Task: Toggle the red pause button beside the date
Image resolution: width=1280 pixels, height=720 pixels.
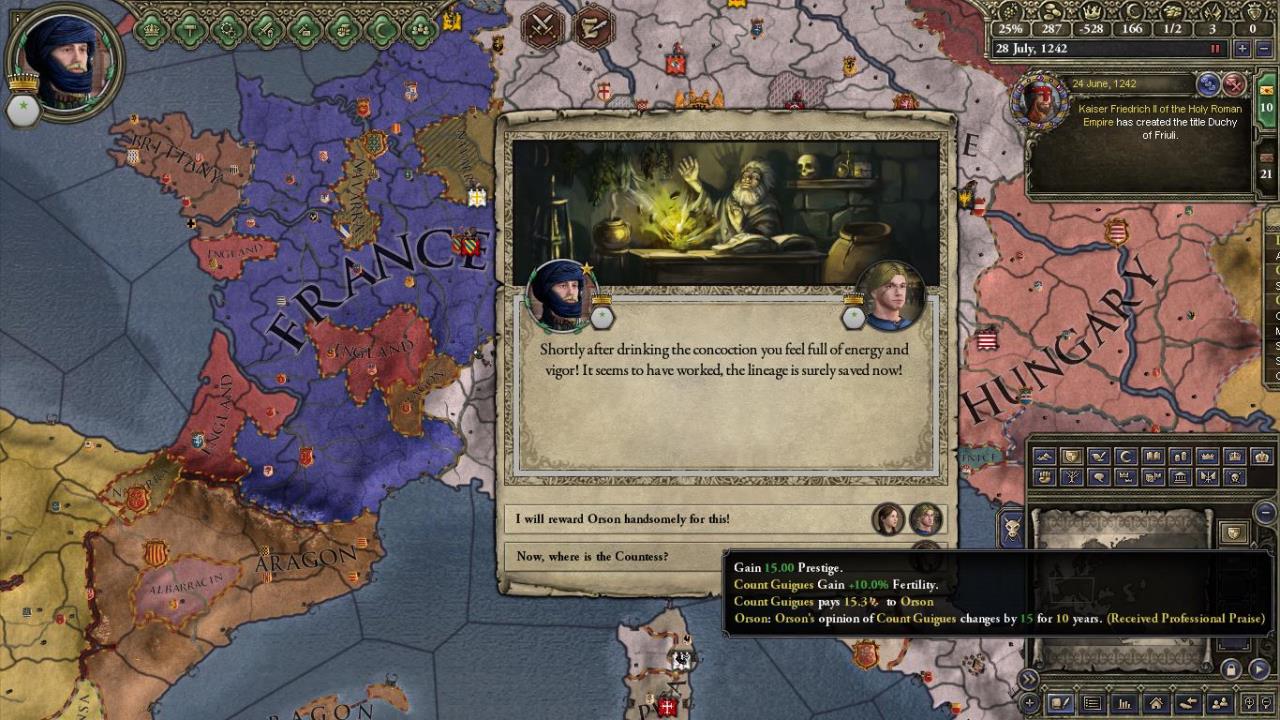Action: 1216,49
